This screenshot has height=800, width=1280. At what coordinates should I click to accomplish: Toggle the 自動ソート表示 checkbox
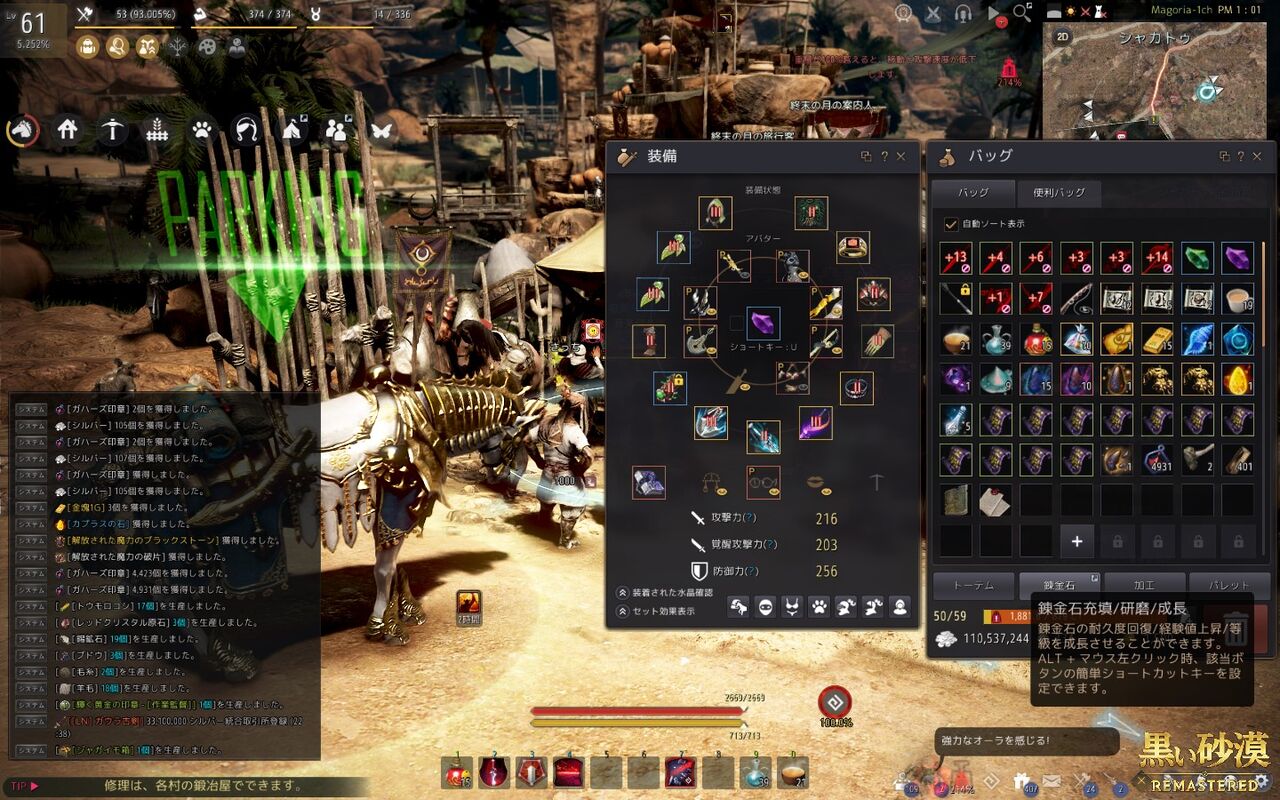pos(951,224)
